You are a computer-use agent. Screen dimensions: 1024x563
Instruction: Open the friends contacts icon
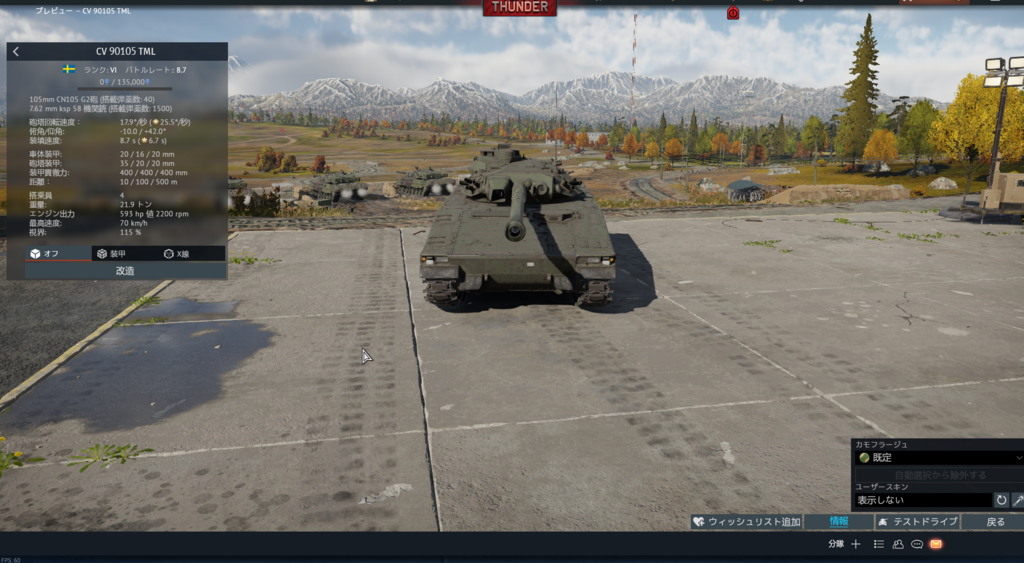898,544
